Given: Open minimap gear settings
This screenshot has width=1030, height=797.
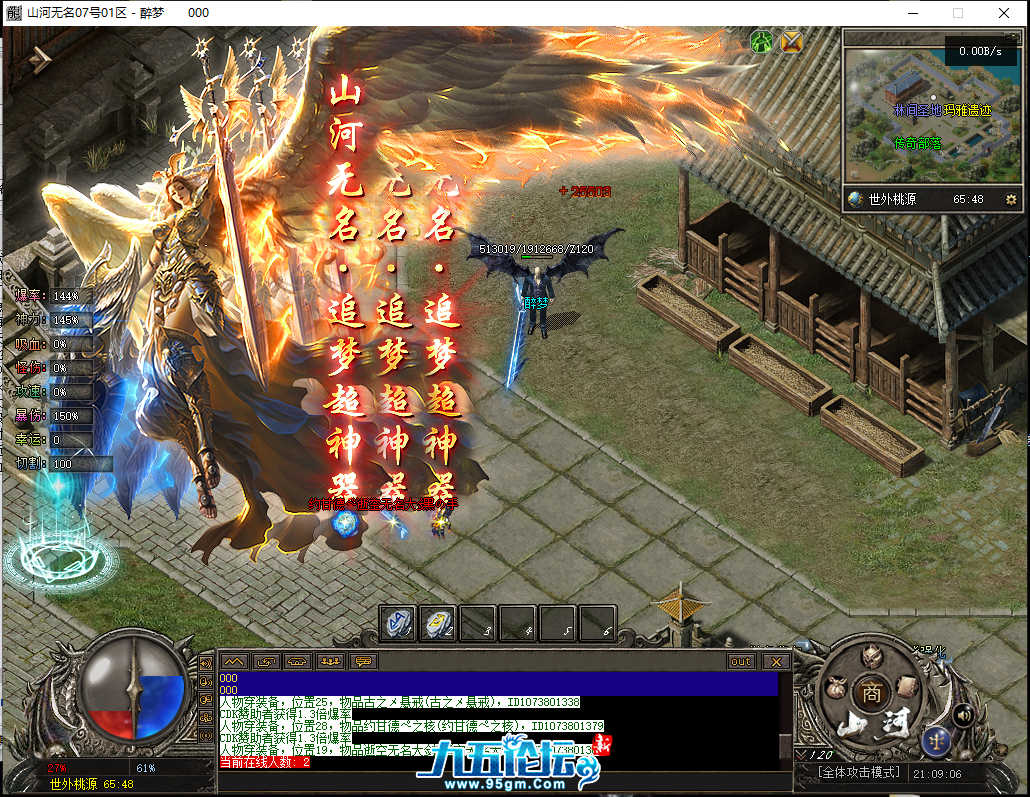Looking at the screenshot, I should (1011, 199).
